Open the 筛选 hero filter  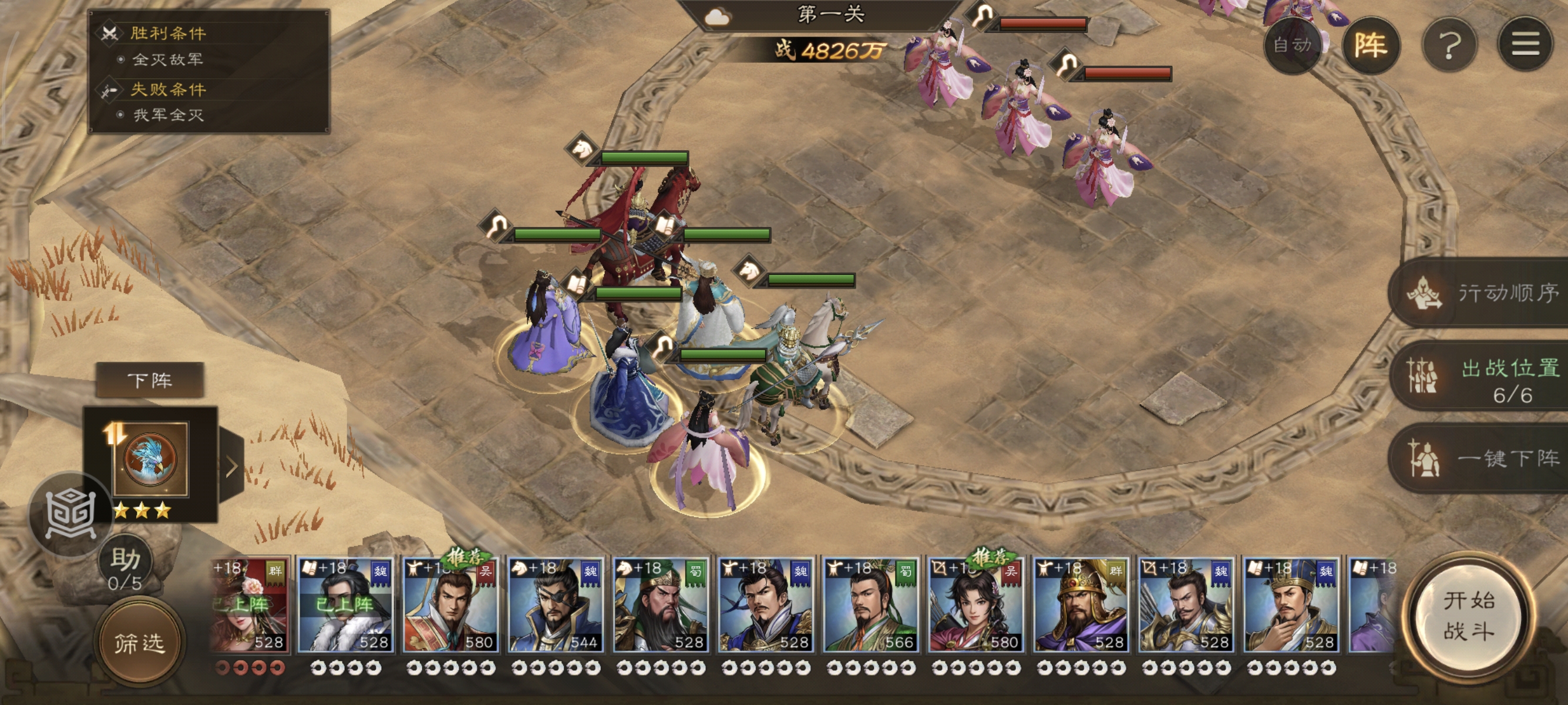140,643
